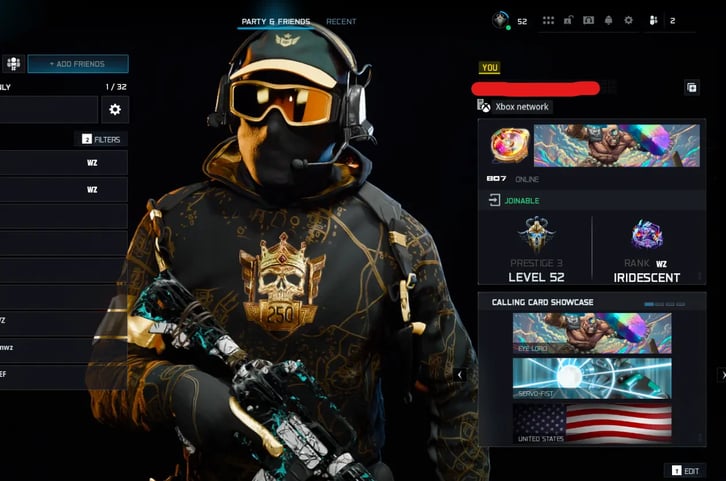Screen dimensions: 726x481
Task: Switch to the Party & Friends tab
Action: 275,21
